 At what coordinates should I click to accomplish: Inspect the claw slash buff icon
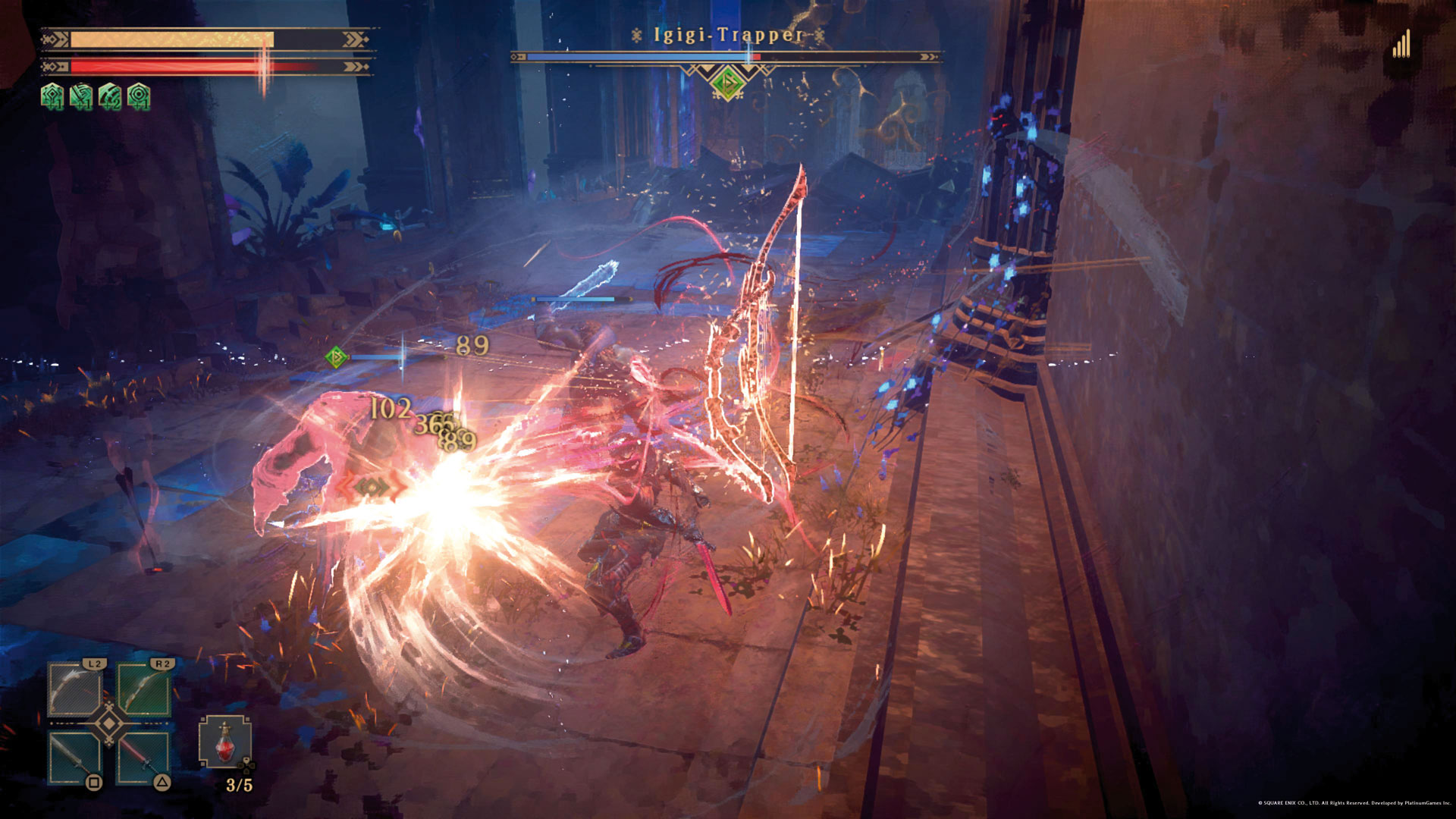110,96
